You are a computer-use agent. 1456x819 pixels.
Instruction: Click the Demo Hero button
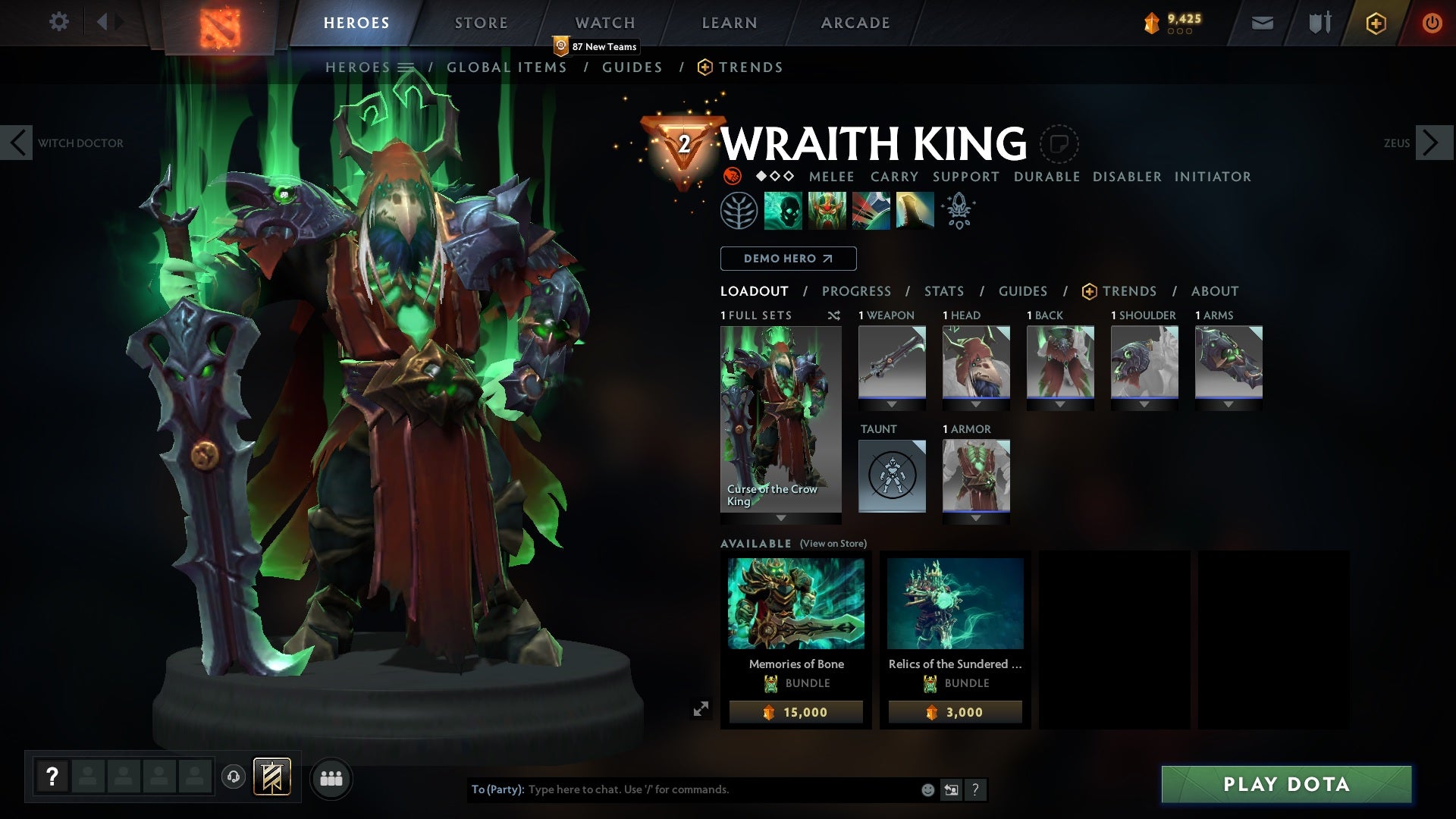tap(787, 259)
